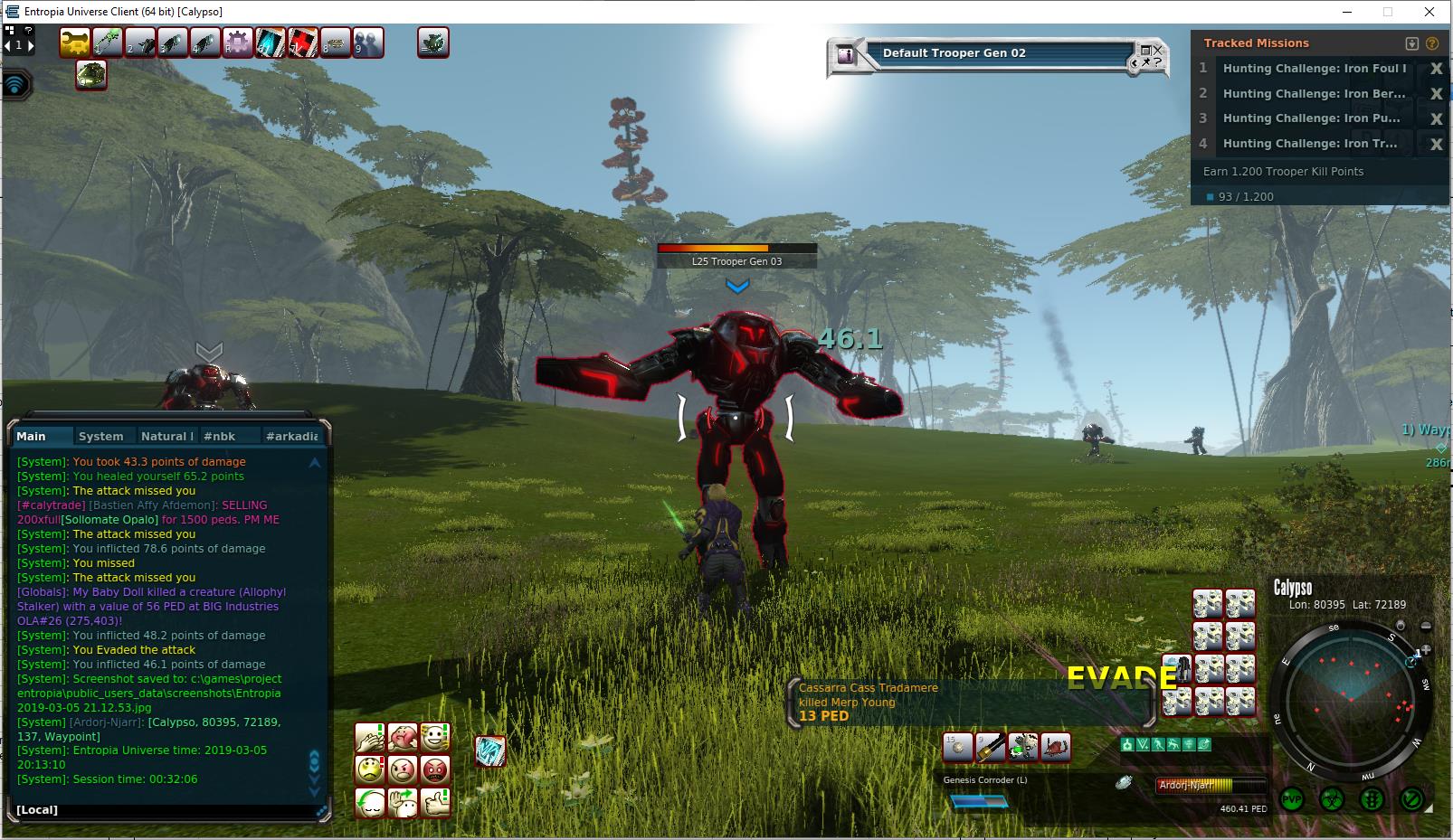Select the Hunting Challenge: Iron Pu... mission

click(x=1311, y=118)
